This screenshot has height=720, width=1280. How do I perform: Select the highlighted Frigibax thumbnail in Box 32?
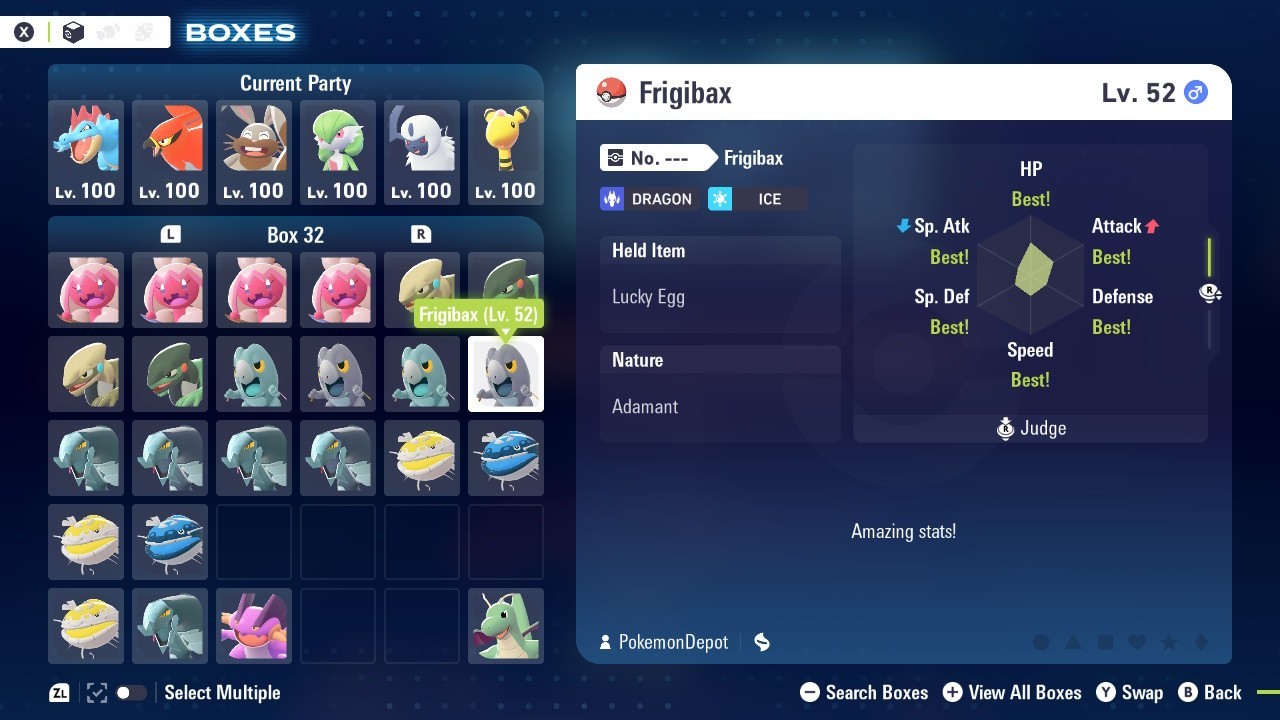click(x=505, y=374)
